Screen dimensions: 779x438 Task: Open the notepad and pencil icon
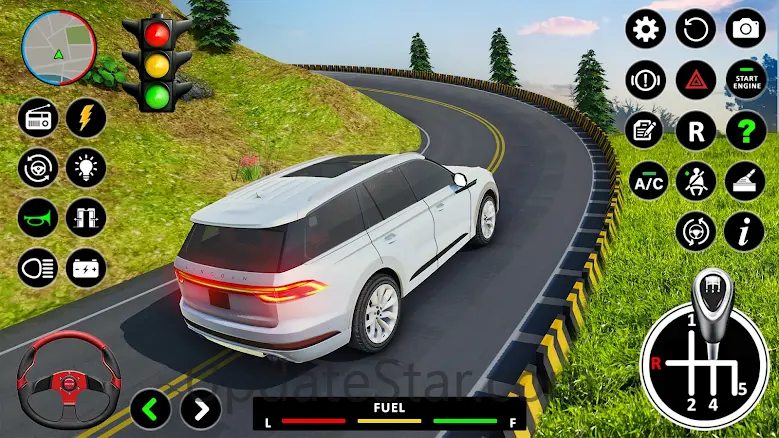[x=646, y=130]
